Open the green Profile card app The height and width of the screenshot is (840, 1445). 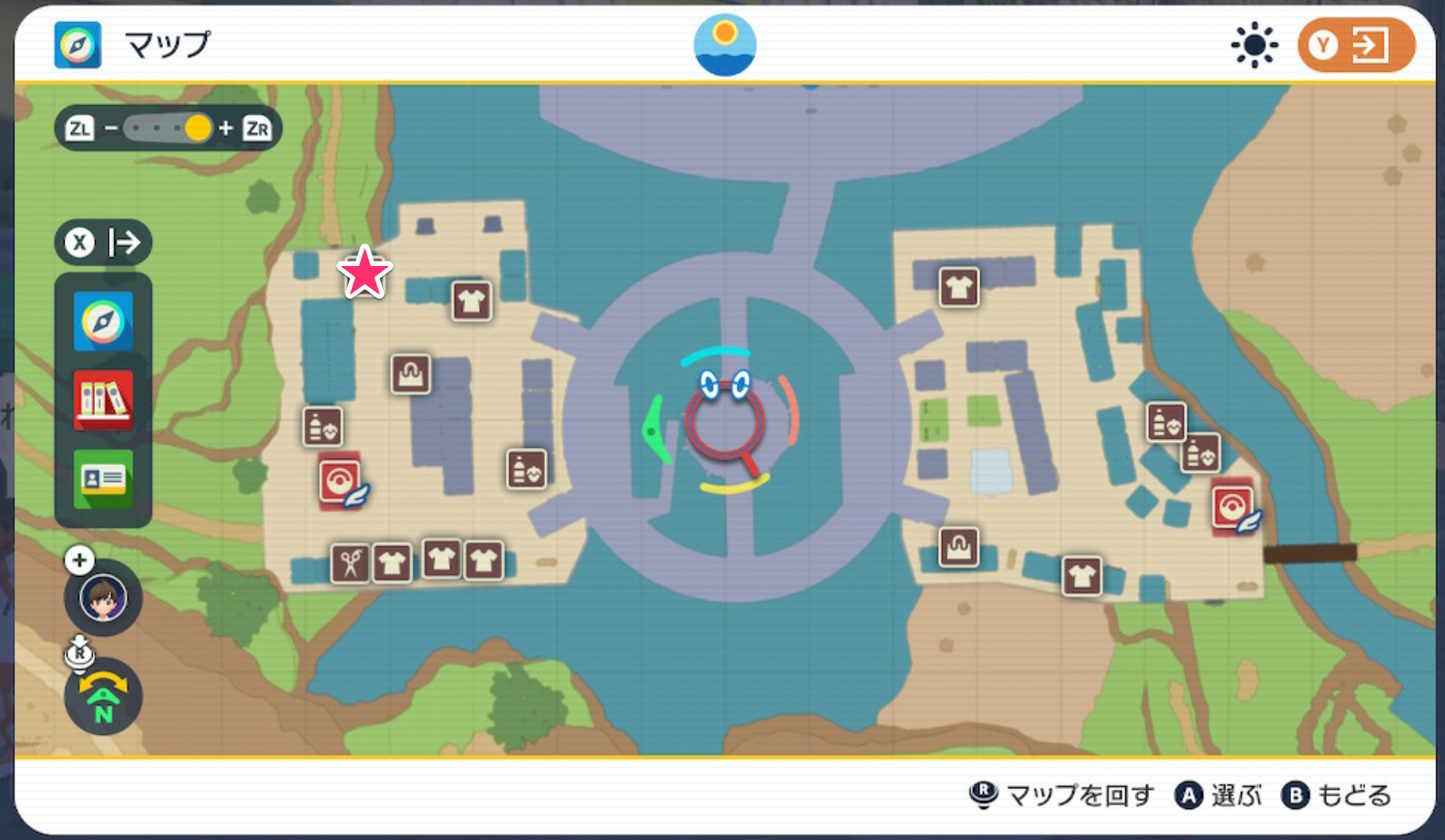103,478
